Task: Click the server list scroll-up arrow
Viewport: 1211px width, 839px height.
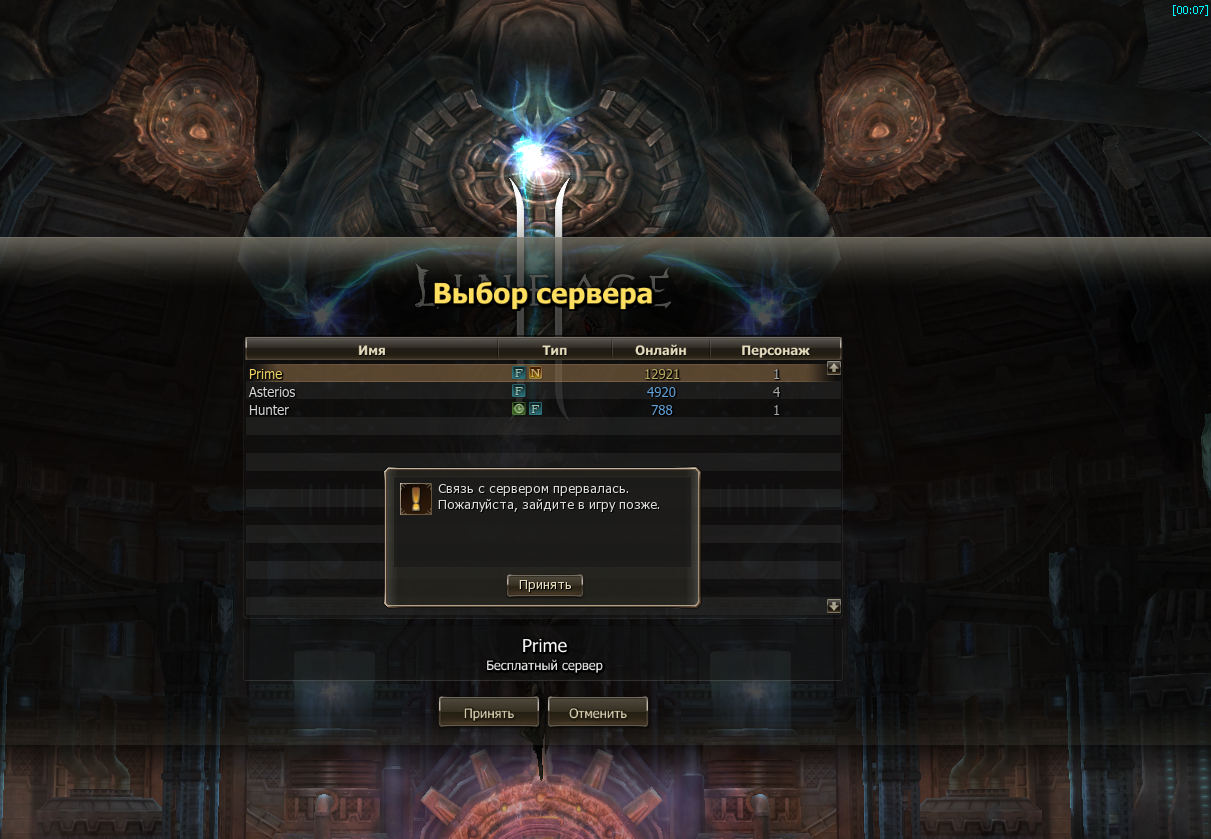Action: pyautogui.click(x=834, y=368)
